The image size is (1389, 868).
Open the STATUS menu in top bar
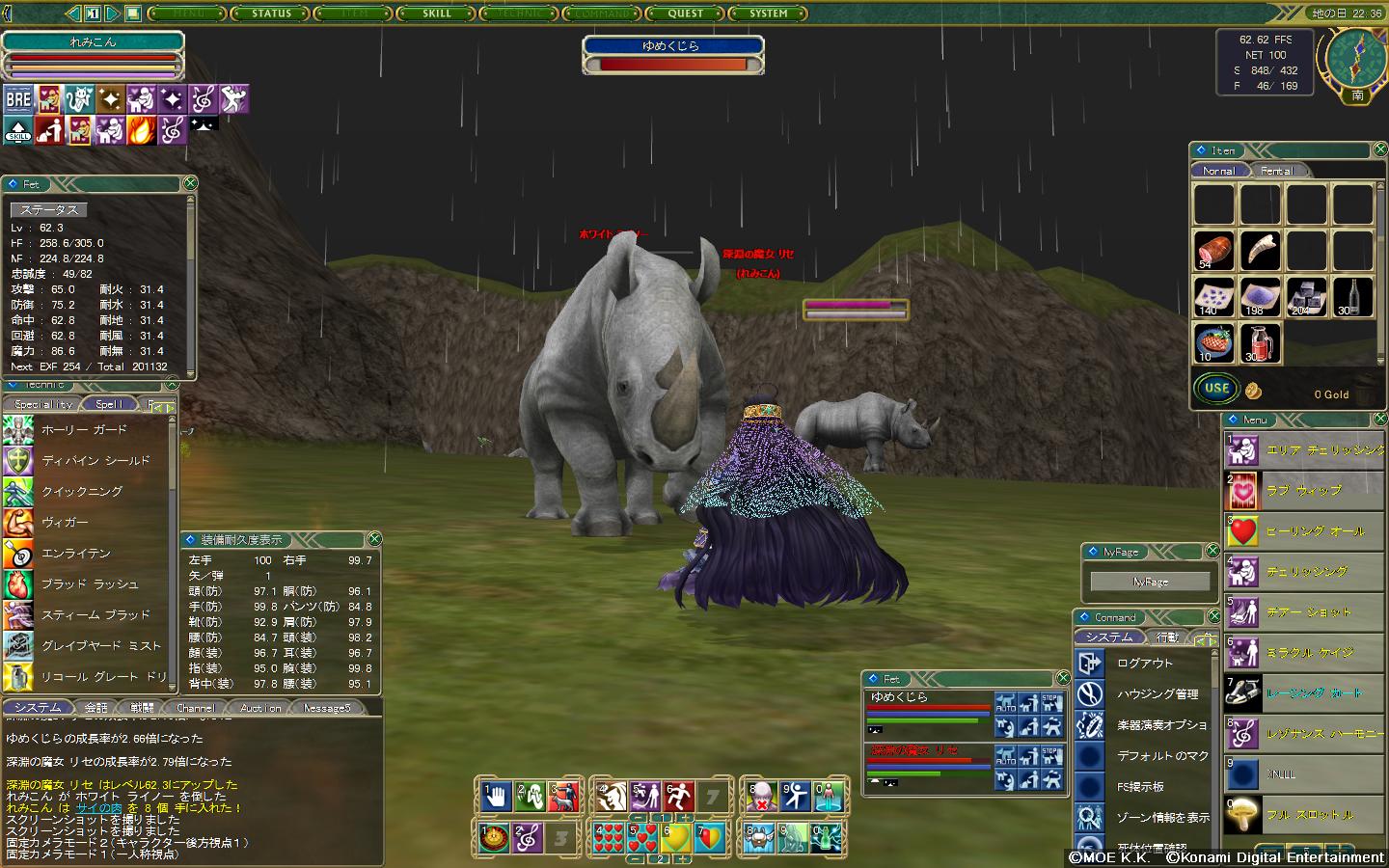click(271, 14)
